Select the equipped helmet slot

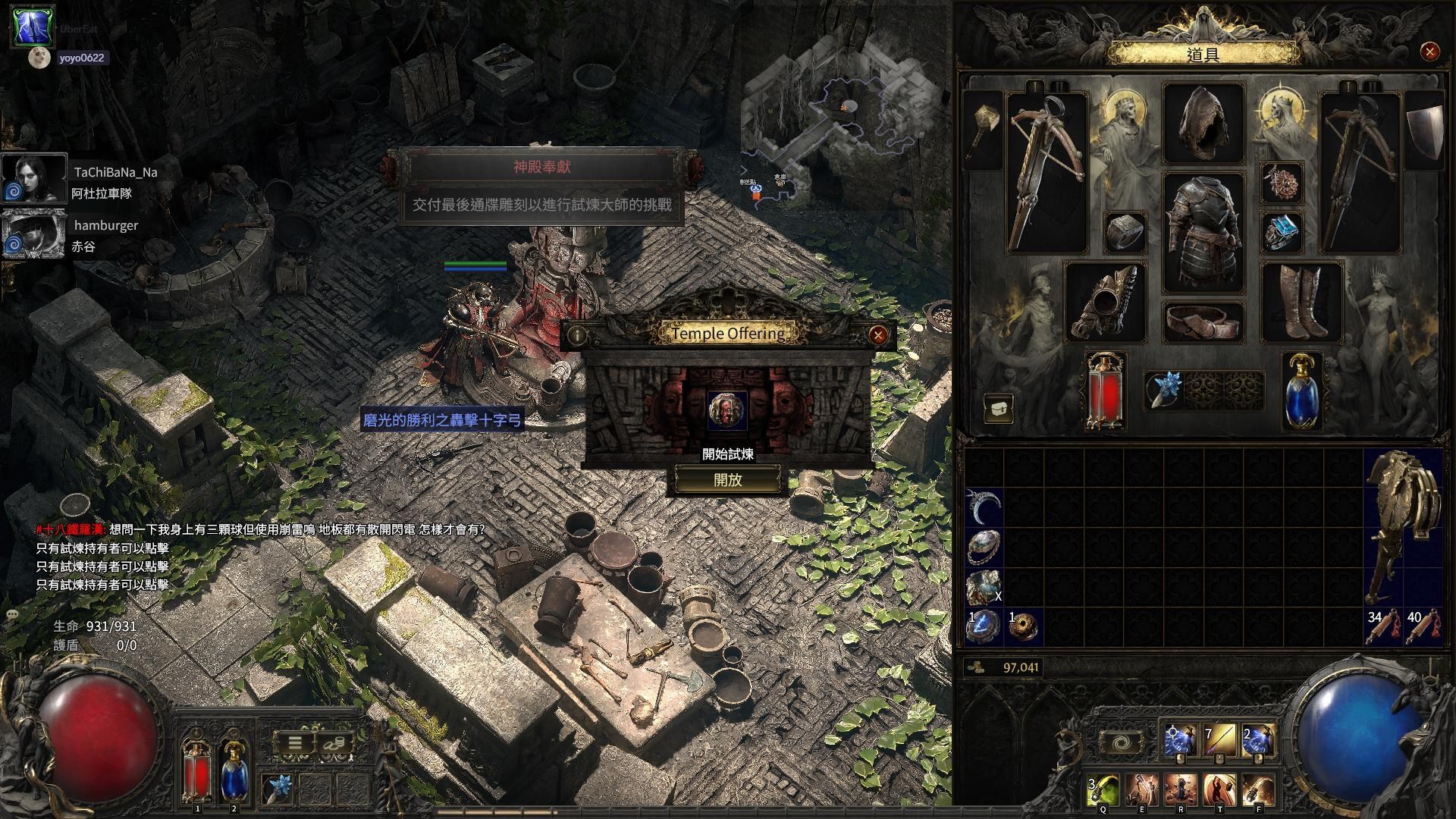[x=1203, y=124]
